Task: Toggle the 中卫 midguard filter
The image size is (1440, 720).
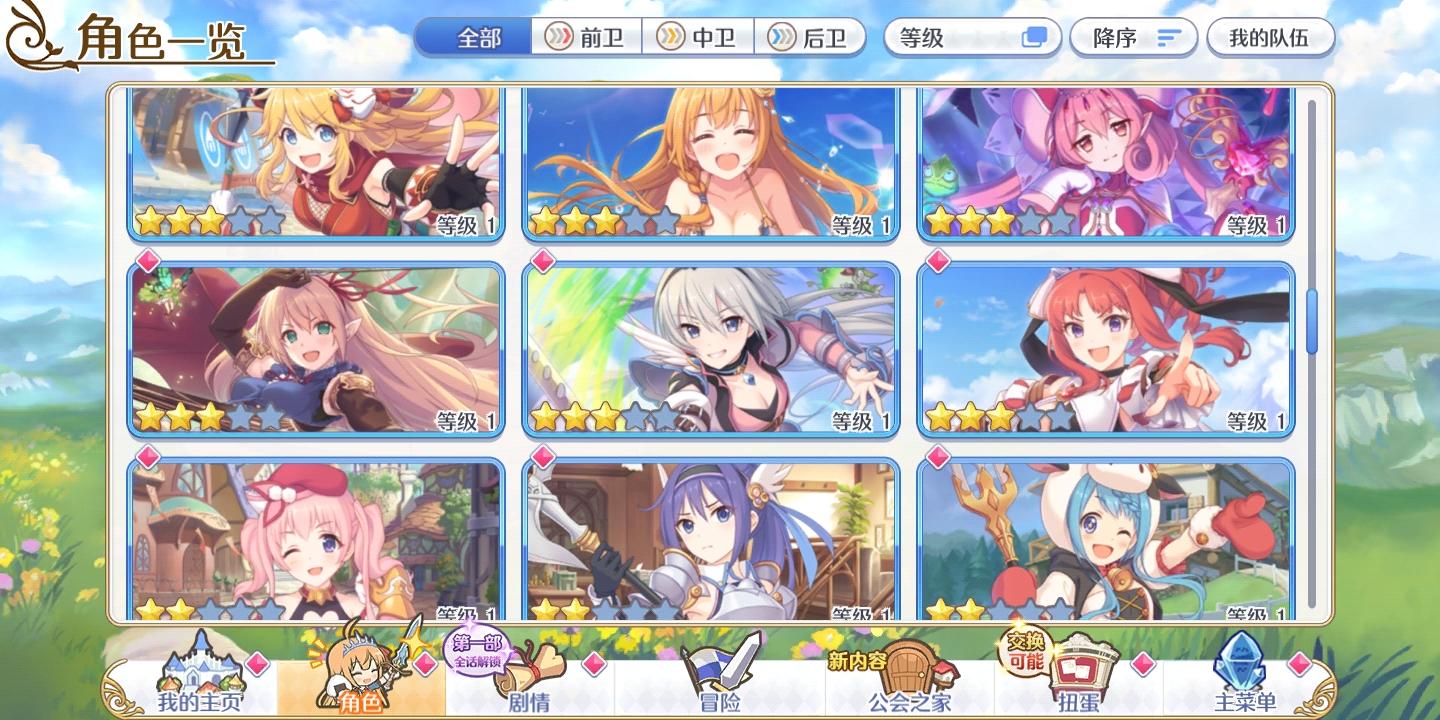Action: tap(697, 38)
